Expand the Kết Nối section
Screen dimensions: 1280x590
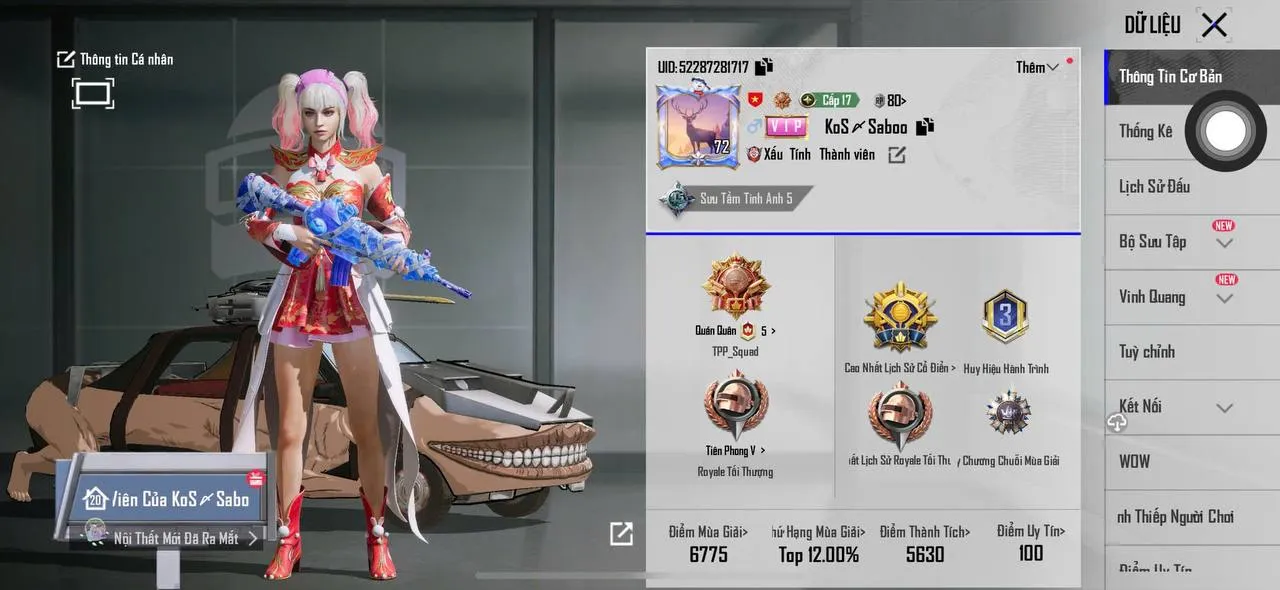[1224, 408]
